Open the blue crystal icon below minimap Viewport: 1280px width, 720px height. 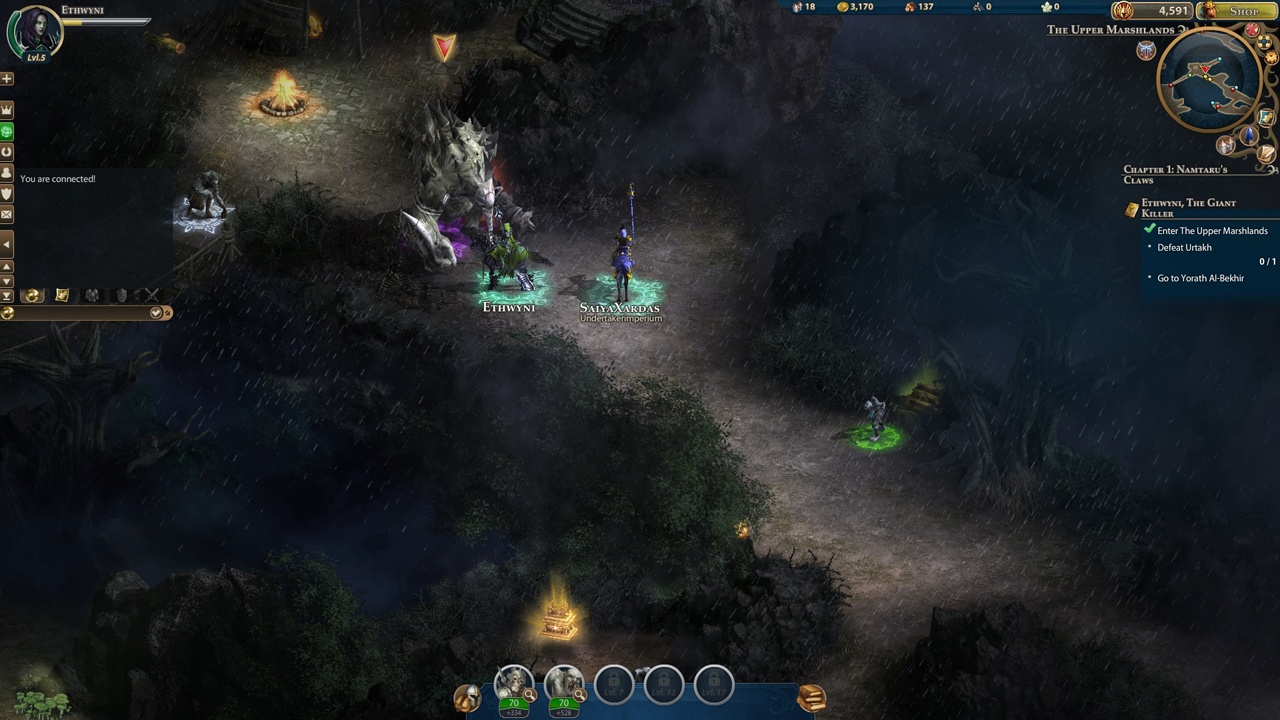point(1248,136)
